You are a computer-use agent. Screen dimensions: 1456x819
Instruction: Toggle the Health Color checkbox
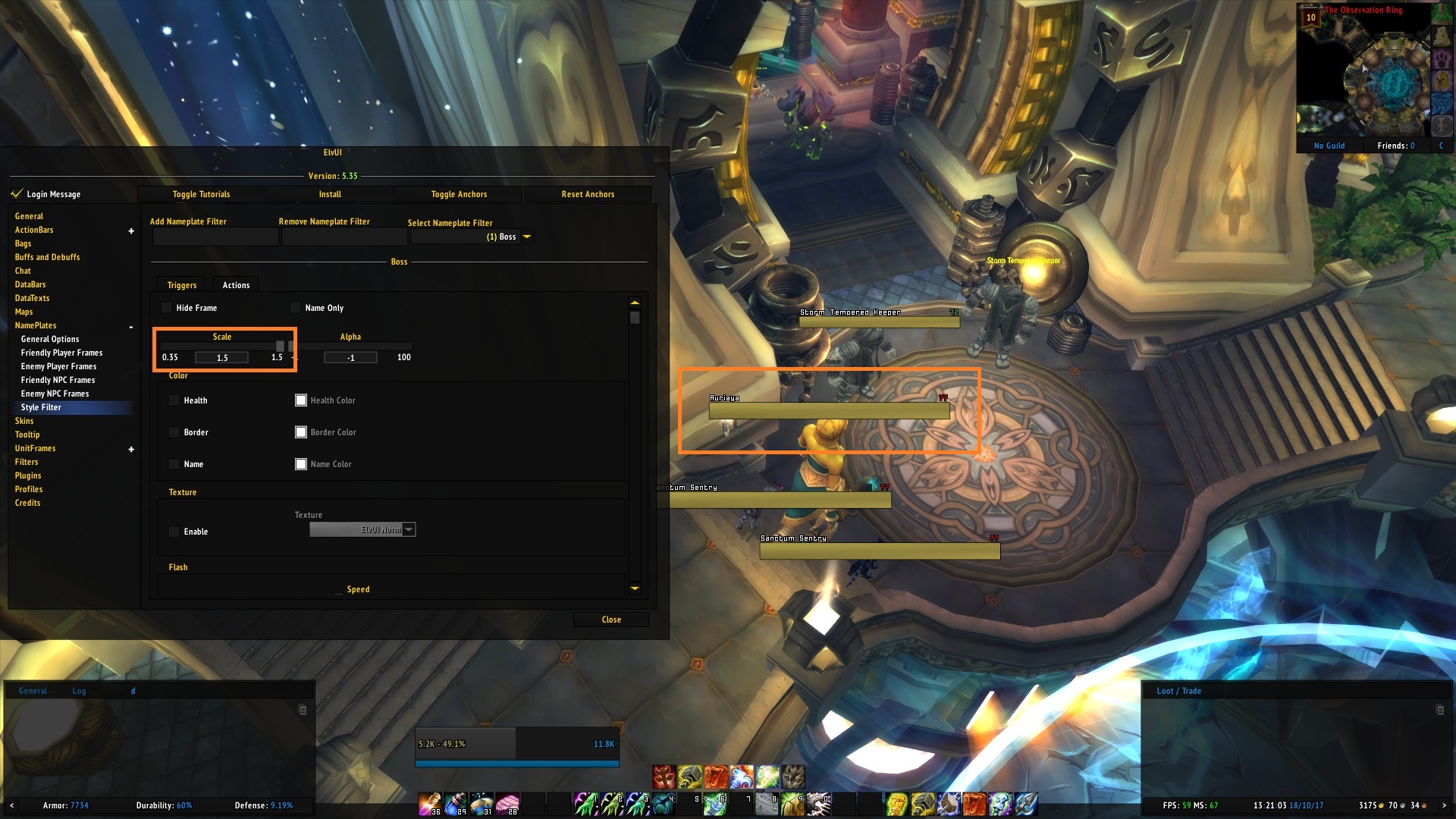click(x=301, y=400)
